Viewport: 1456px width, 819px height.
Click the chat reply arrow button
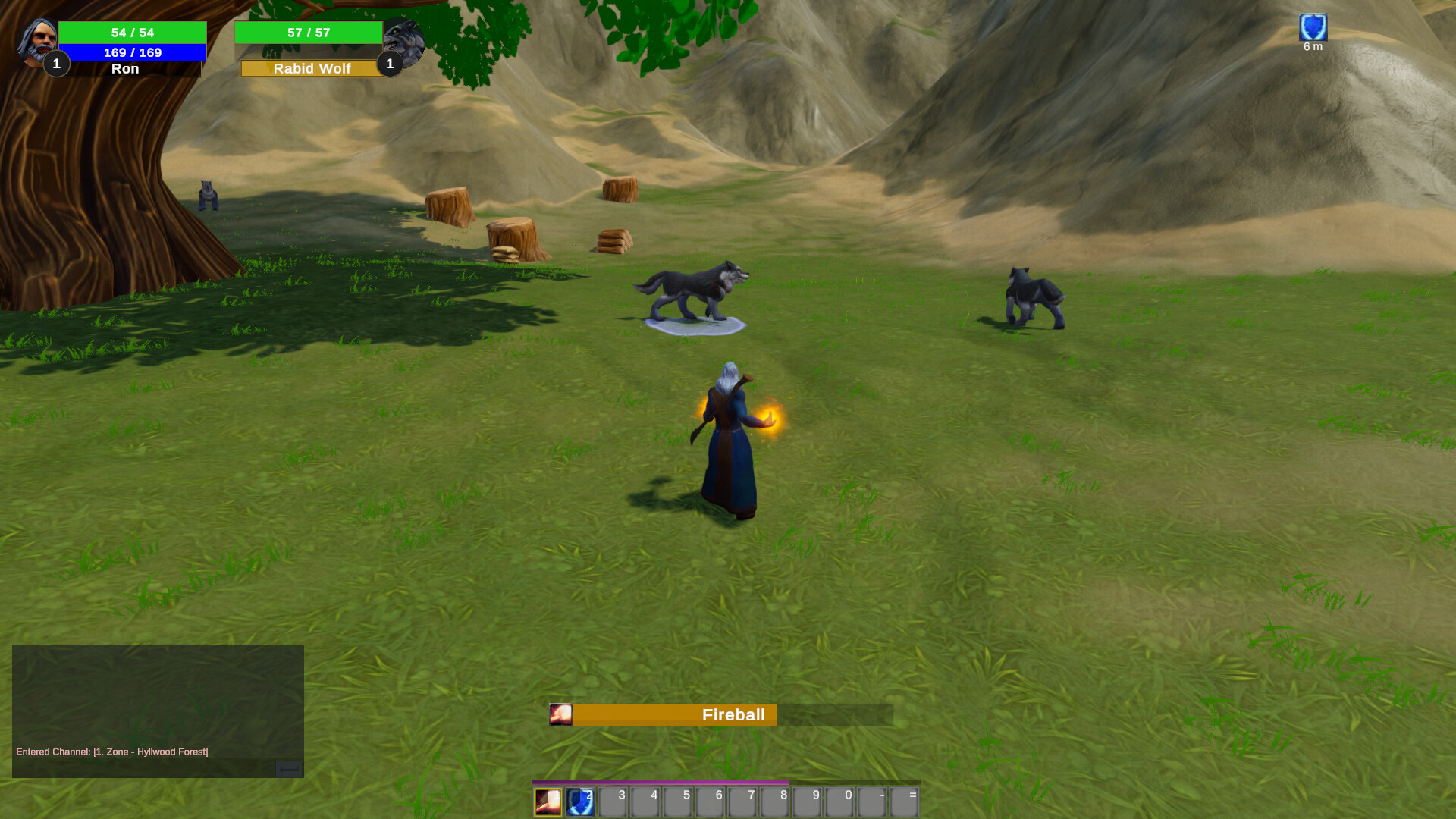click(288, 770)
